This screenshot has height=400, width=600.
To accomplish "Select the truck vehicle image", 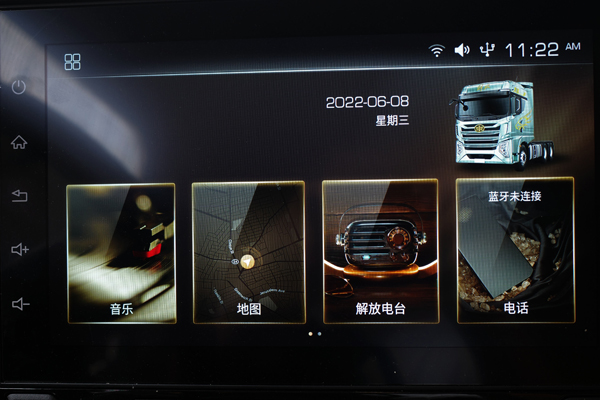I will (x=495, y=123).
